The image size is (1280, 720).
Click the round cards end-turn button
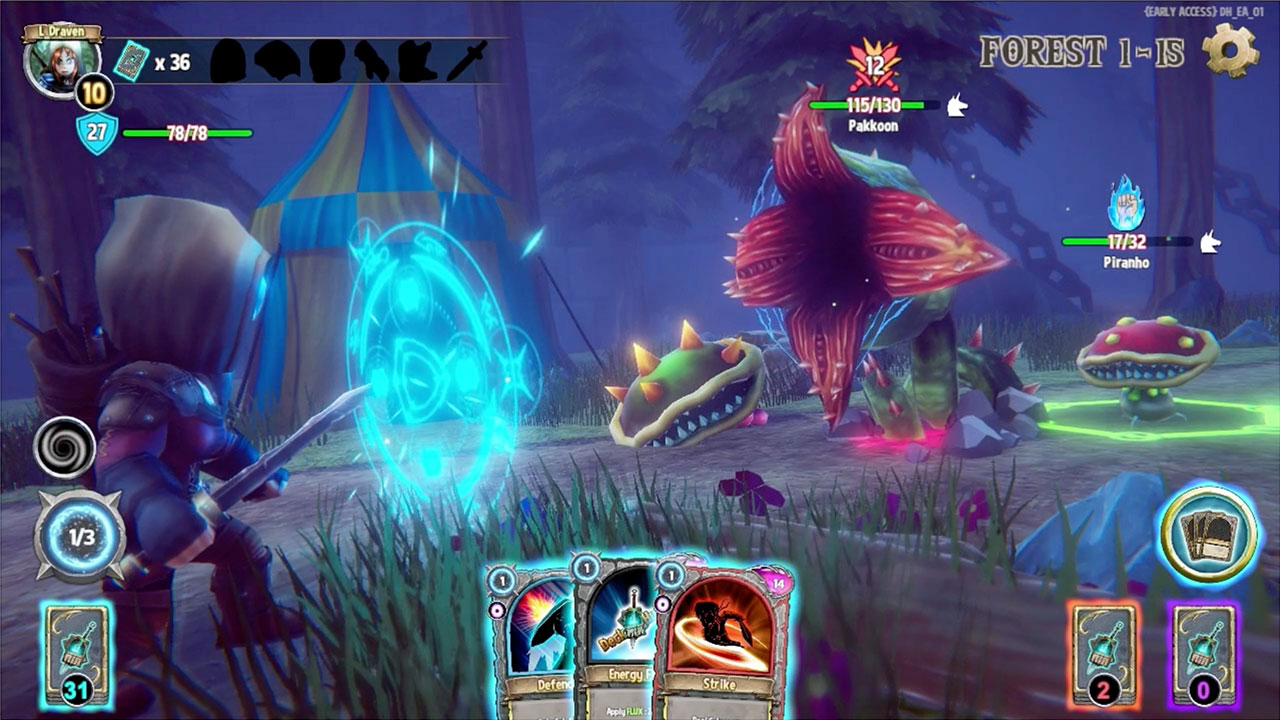point(1208,532)
